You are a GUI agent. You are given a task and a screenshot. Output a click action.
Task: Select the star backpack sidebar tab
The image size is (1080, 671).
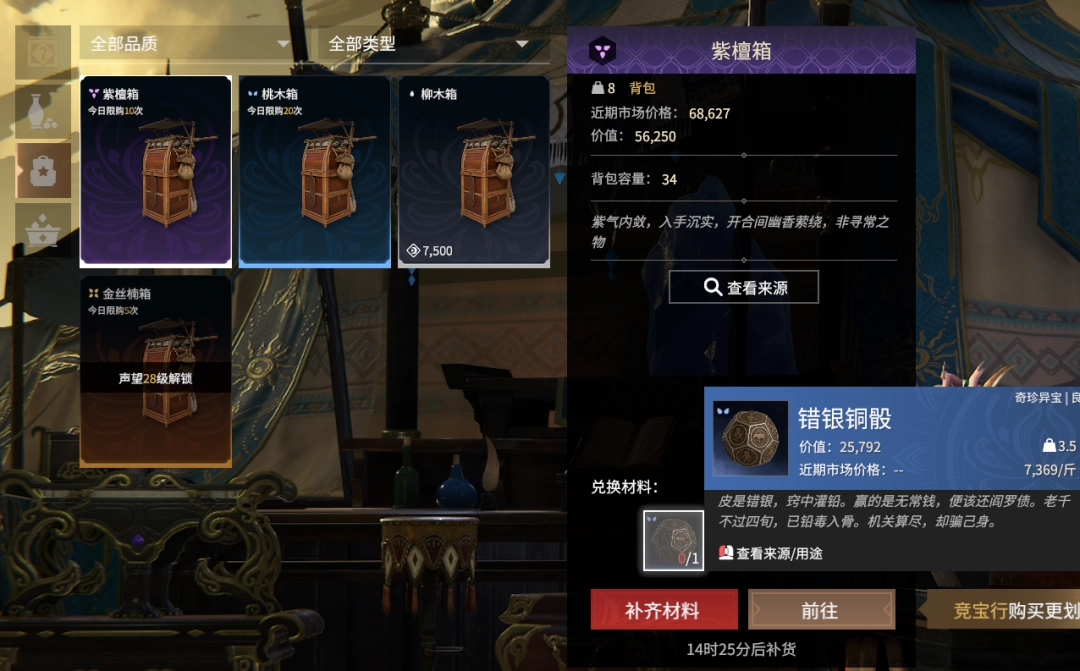click(44, 170)
